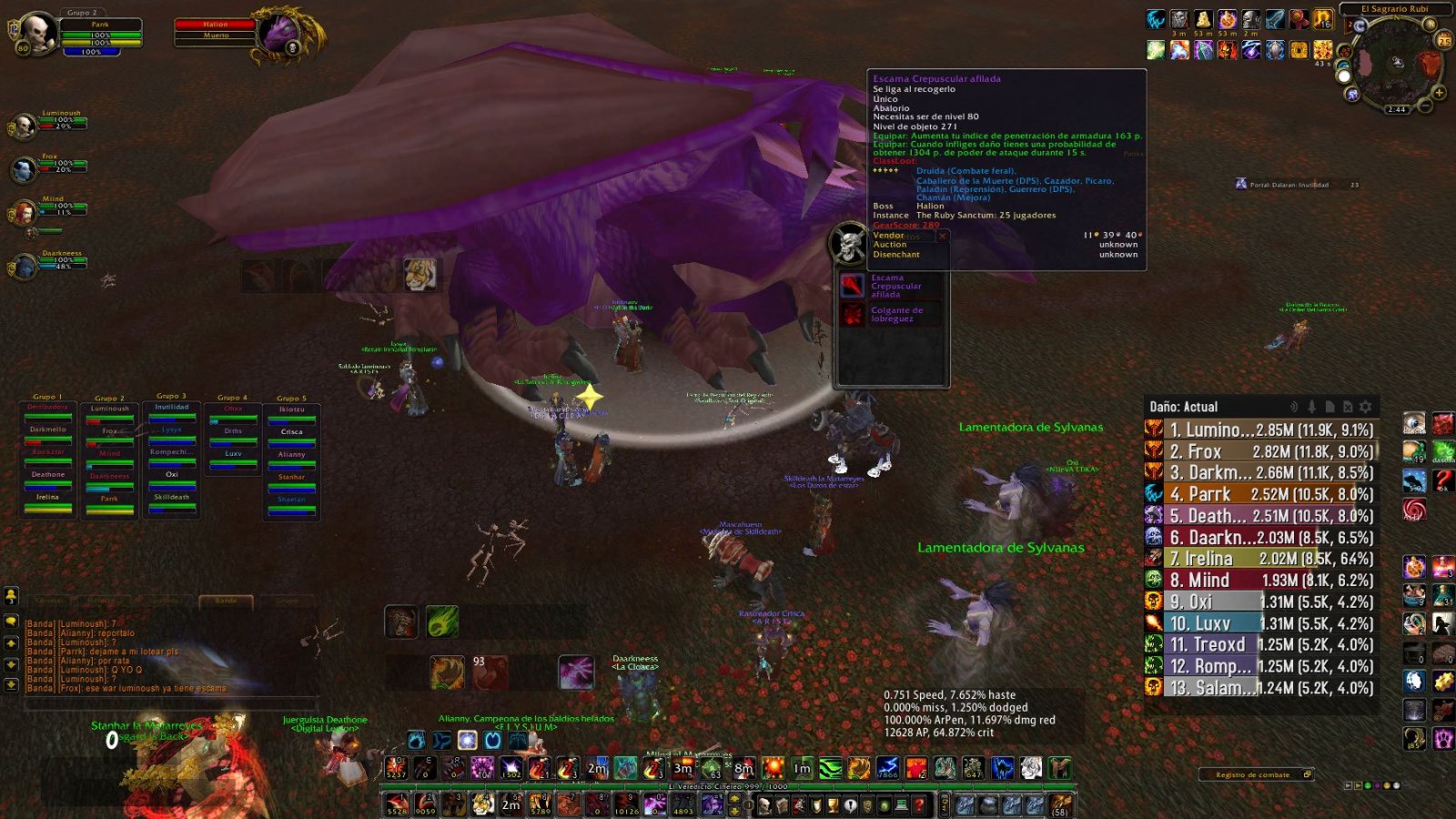The width and height of the screenshot is (1456, 819).
Task: Open the chat menu speech bubble button
Action: coord(12,621)
